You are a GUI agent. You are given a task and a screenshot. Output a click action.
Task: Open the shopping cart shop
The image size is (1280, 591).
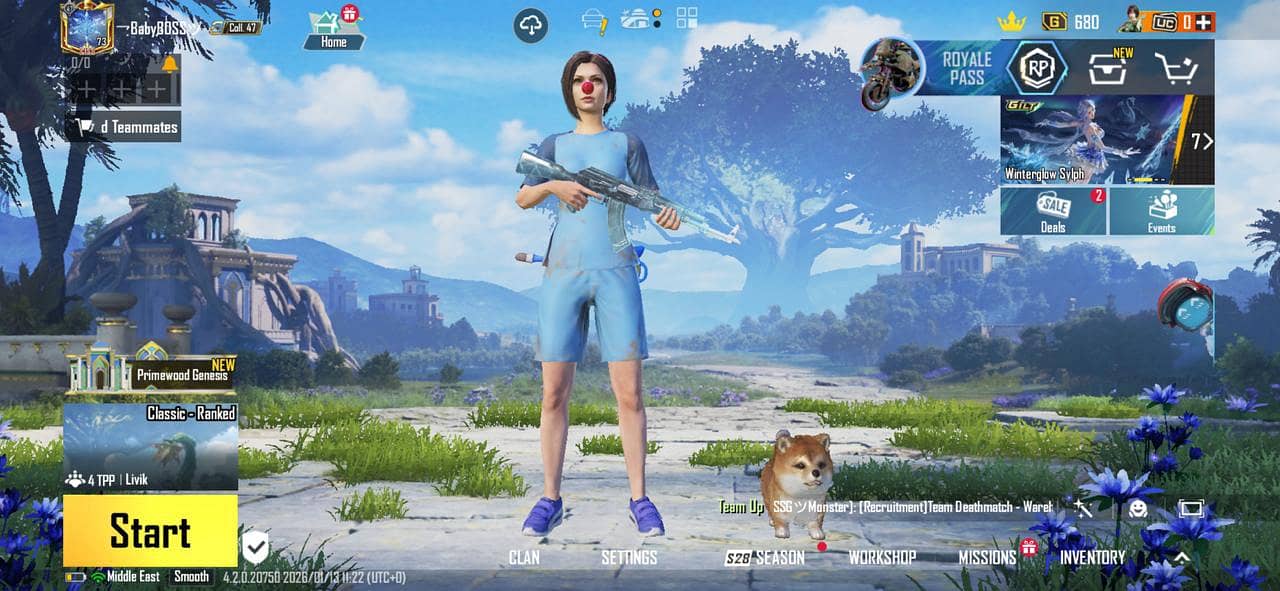point(1176,69)
